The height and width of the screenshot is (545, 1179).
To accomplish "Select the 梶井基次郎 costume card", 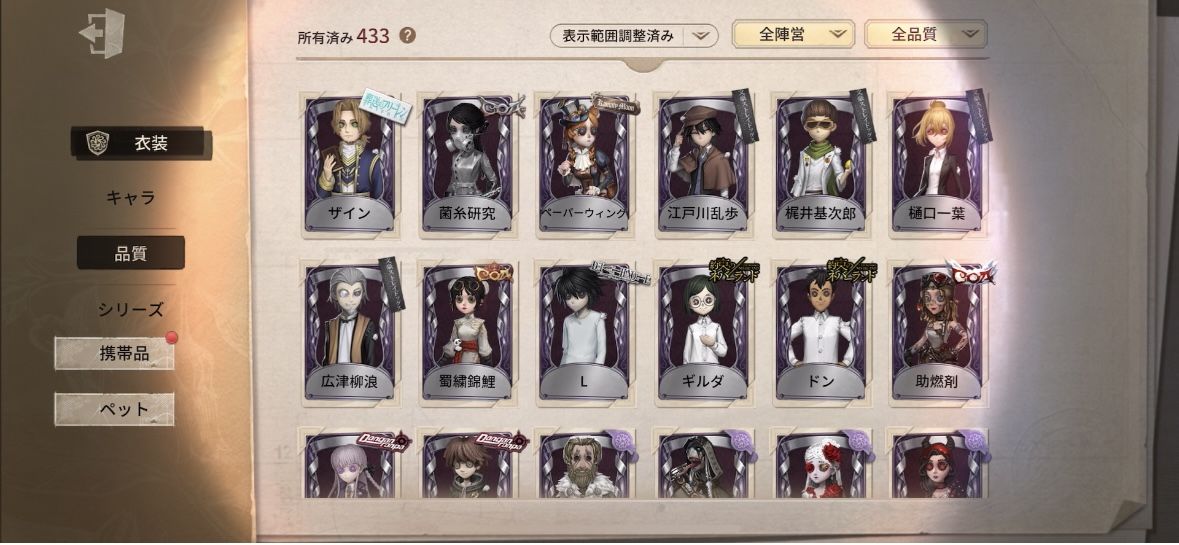I will click(x=820, y=165).
